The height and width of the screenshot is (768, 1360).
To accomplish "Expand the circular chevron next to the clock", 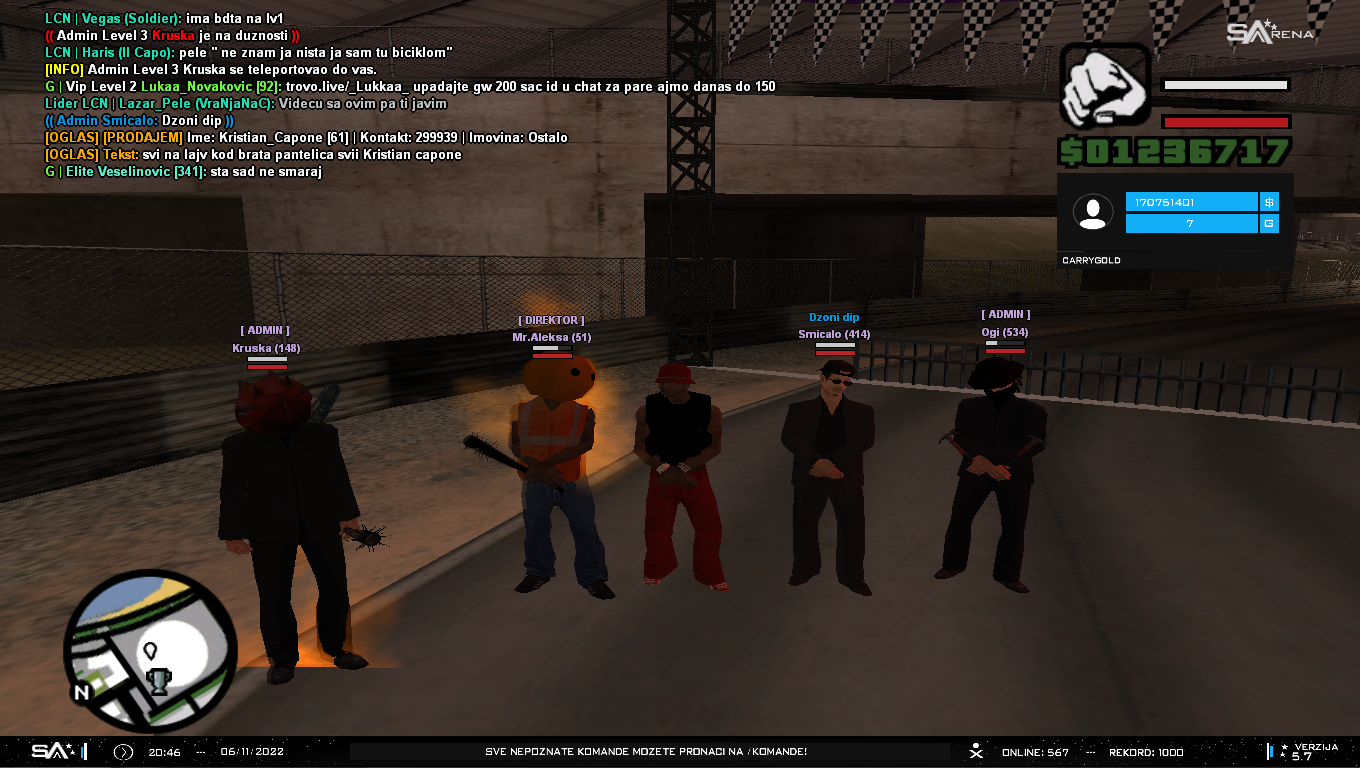I will 123,752.
